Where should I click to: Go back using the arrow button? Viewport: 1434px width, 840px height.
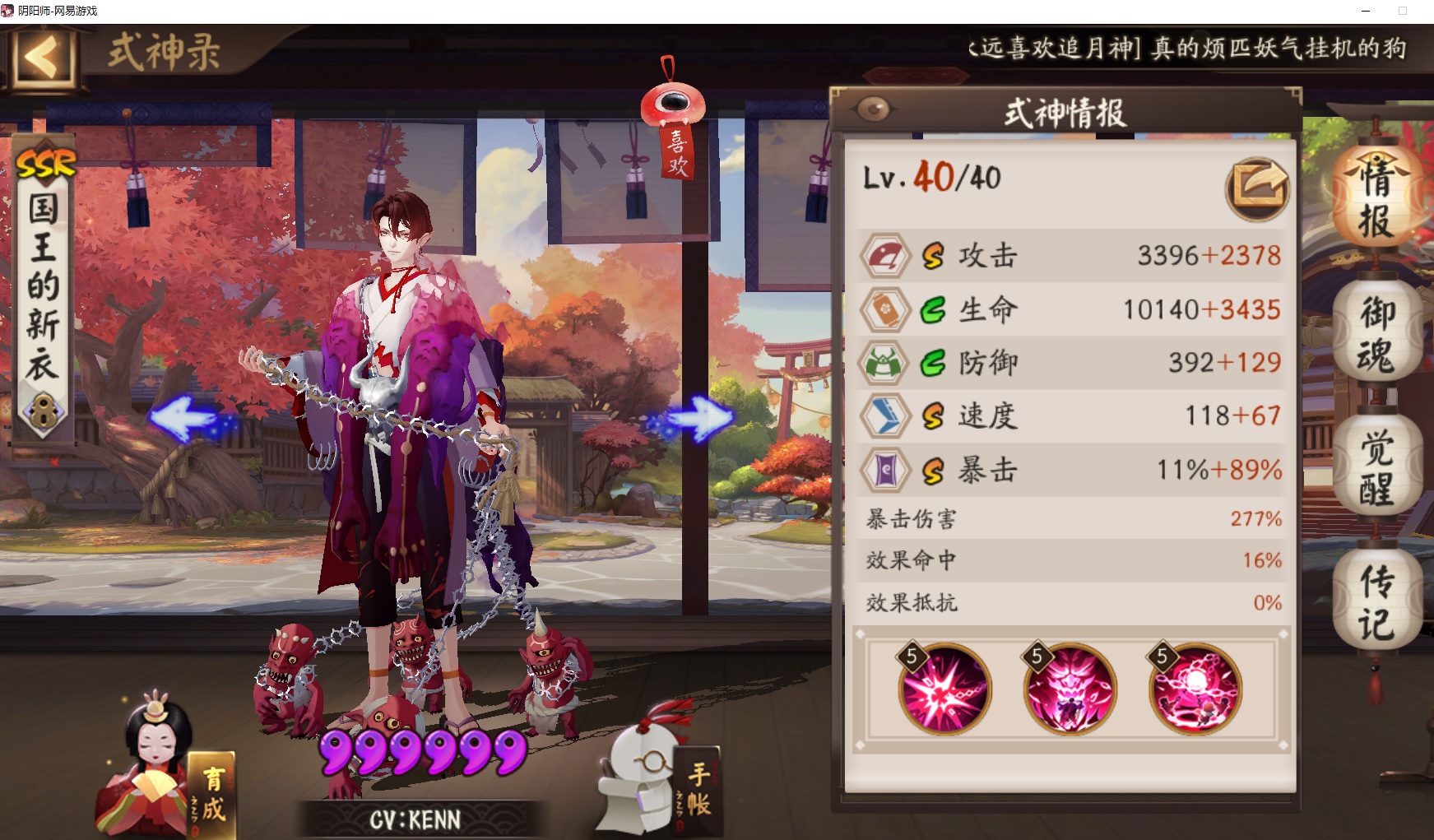click(42, 58)
